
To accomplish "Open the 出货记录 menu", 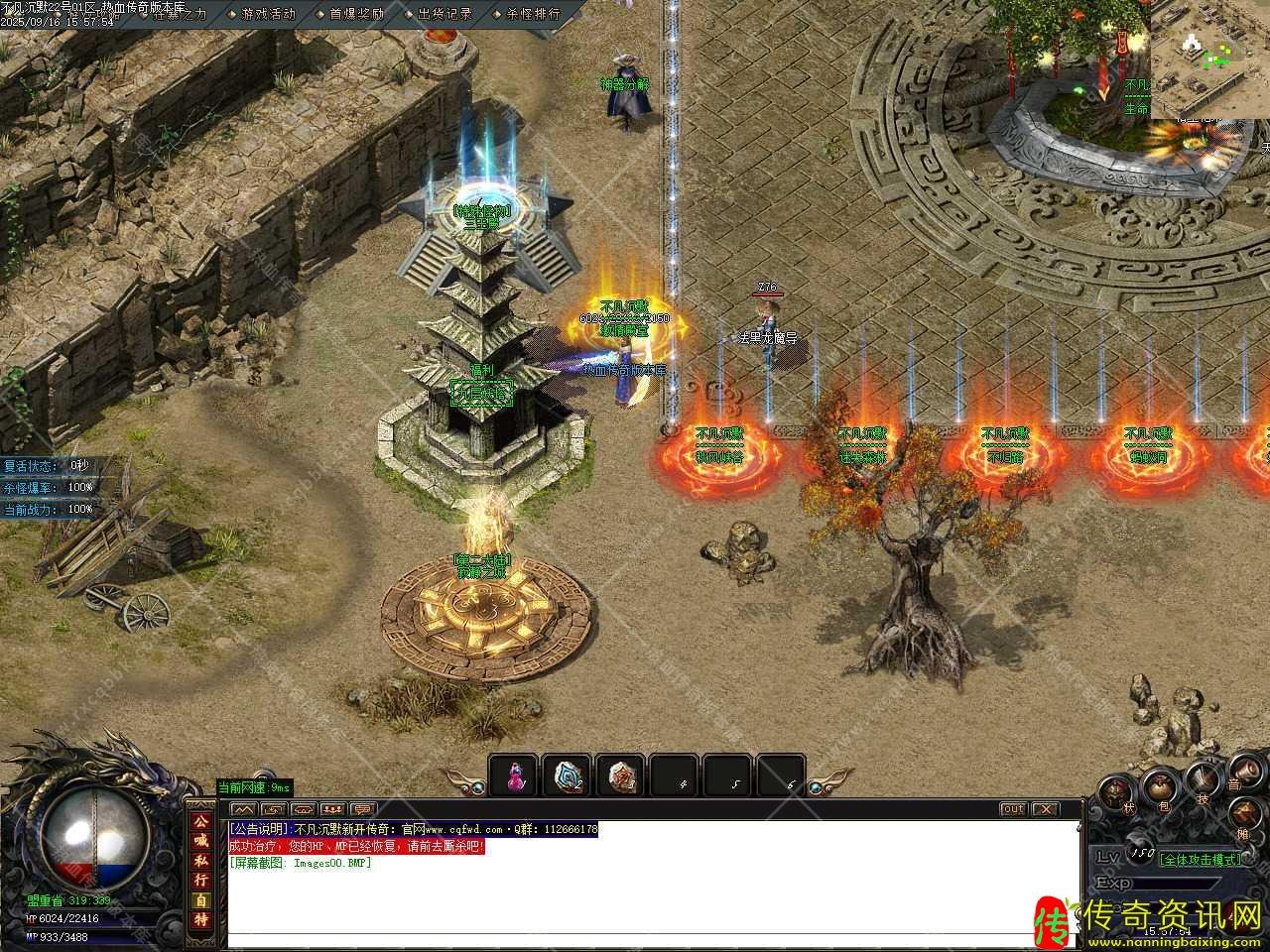I will click(x=445, y=14).
